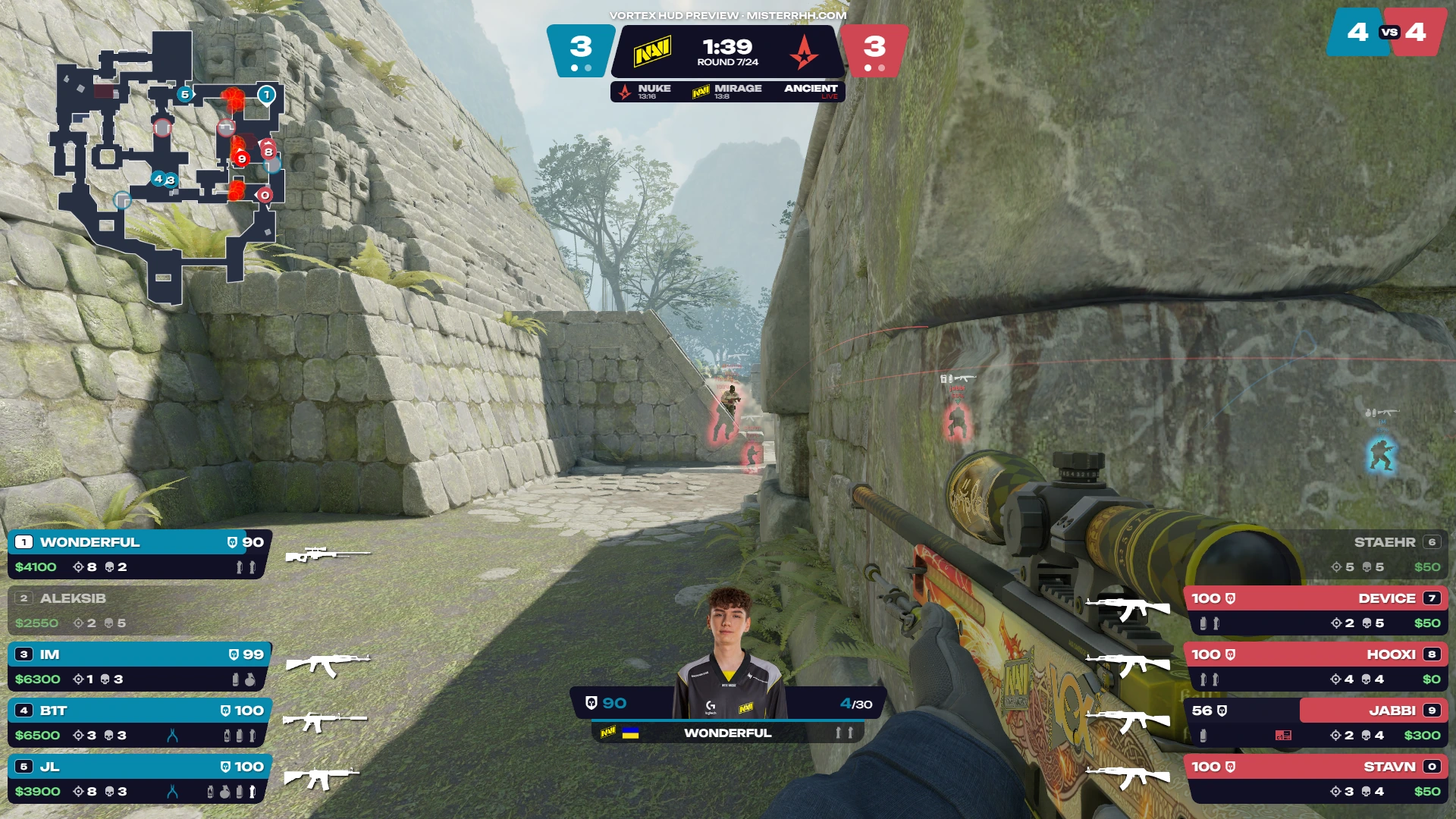Choose HOOXI's player row

1316,667
